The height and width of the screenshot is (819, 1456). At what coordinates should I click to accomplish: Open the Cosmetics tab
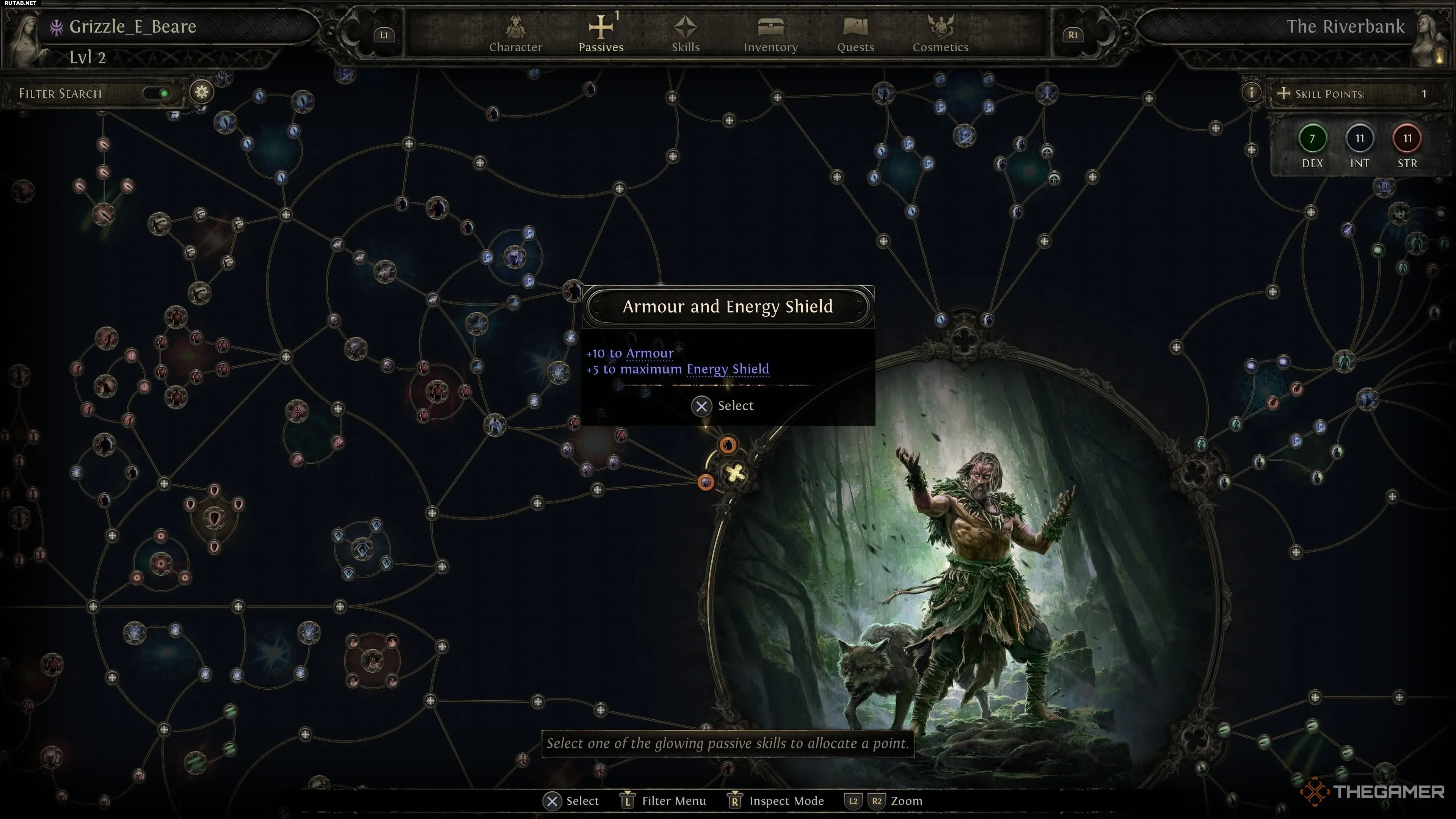tap(940, 34)
